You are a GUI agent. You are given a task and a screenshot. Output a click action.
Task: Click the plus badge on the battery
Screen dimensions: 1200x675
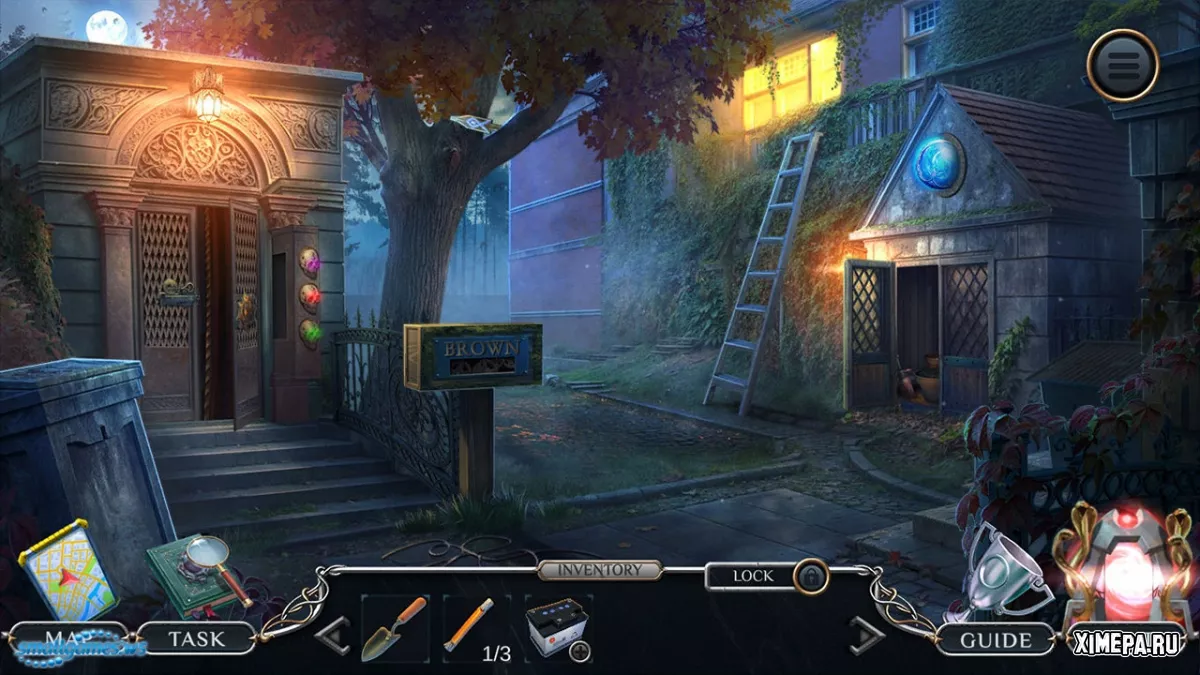click(x=580, y=651)
